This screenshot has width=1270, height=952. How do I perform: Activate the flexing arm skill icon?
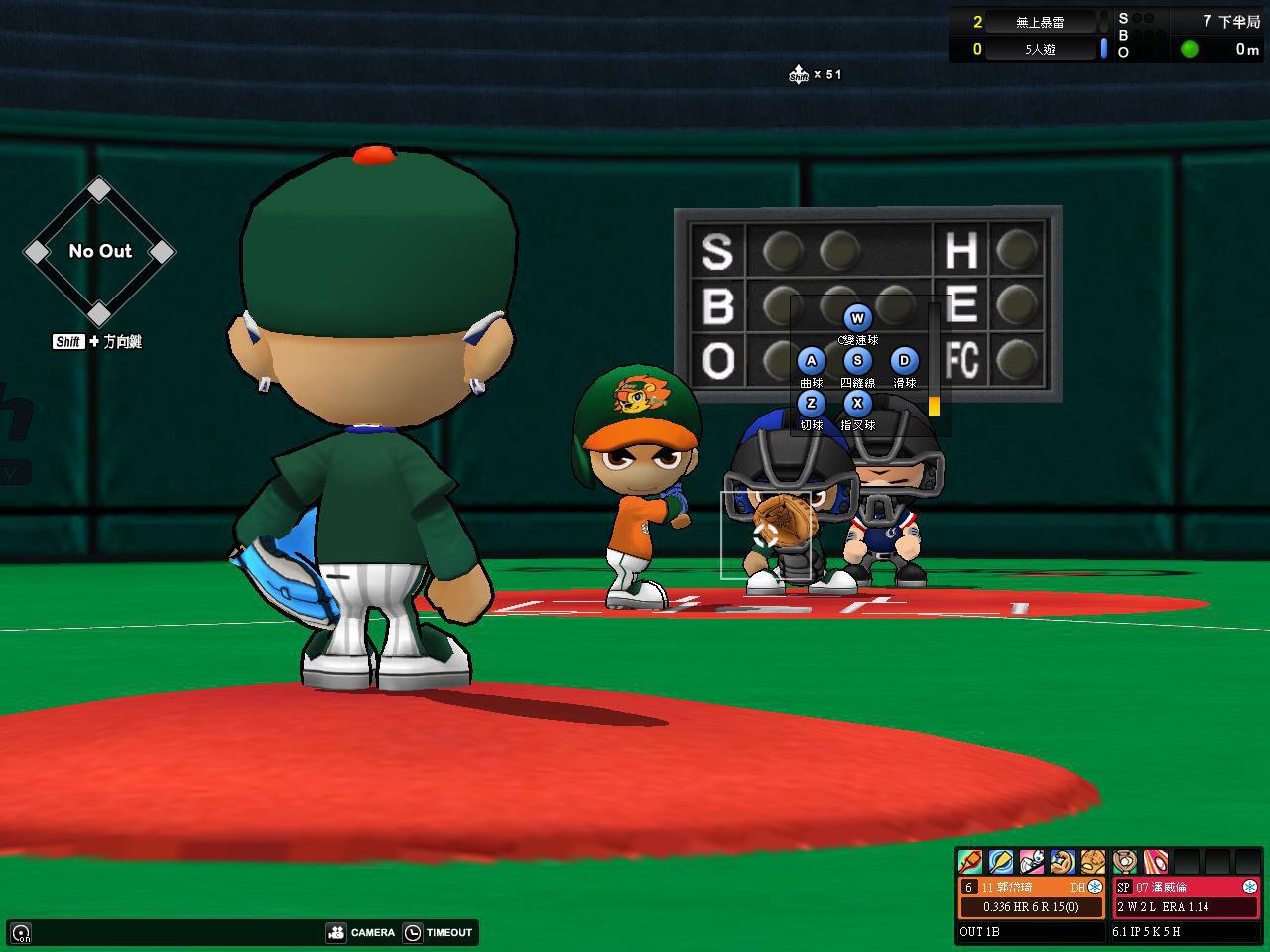[x=1062, y=861]
